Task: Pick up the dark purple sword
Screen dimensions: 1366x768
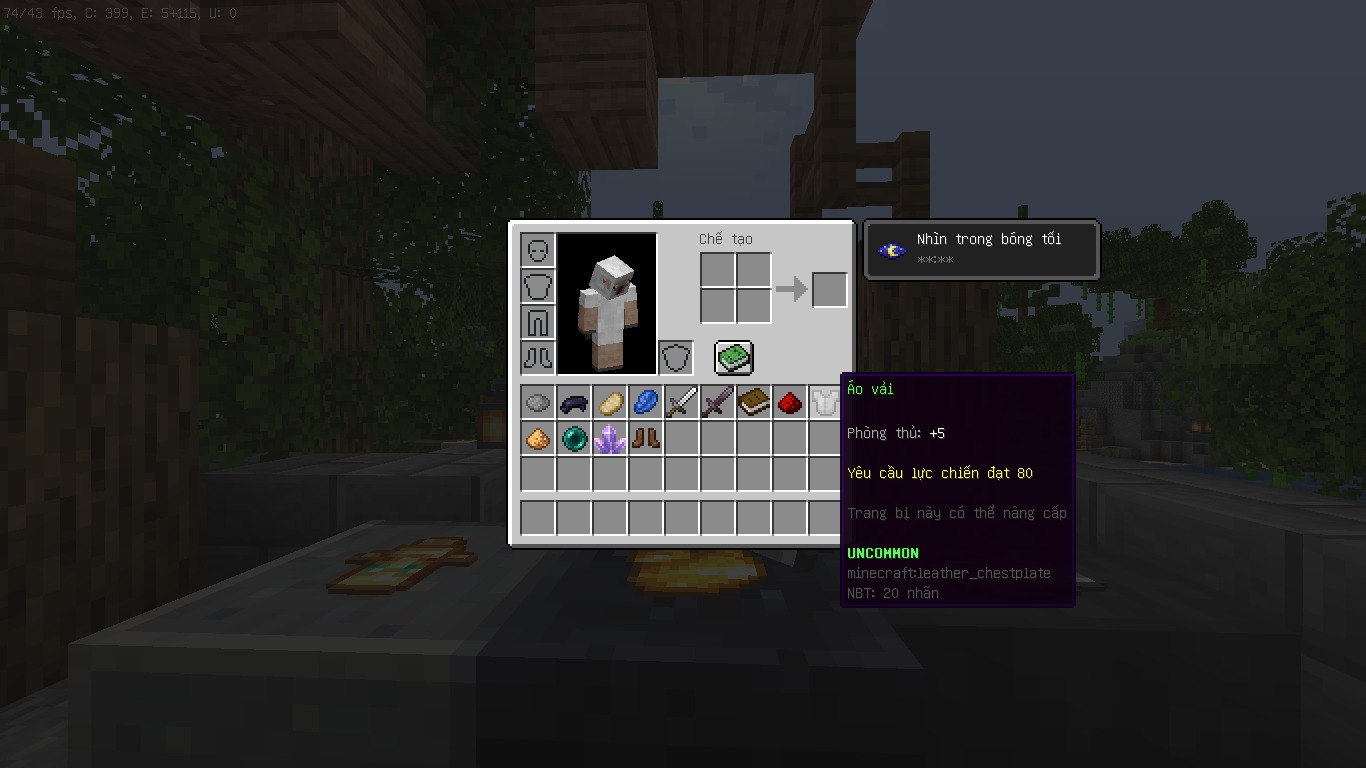Action: (717, 403)
